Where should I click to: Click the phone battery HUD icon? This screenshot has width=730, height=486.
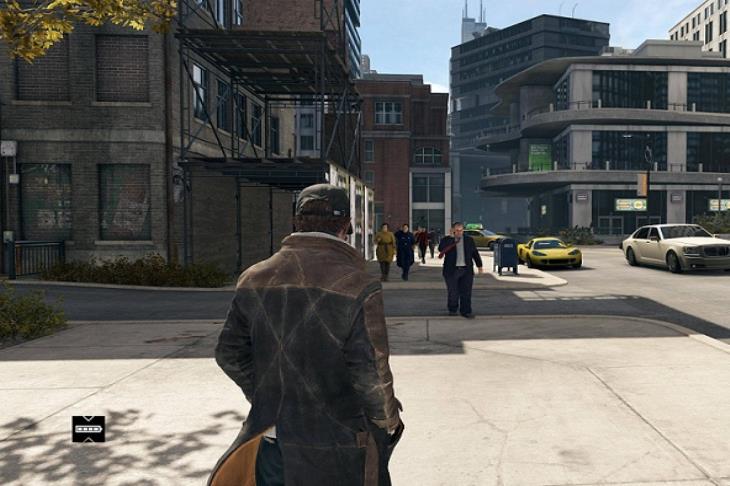pos(88,429)
